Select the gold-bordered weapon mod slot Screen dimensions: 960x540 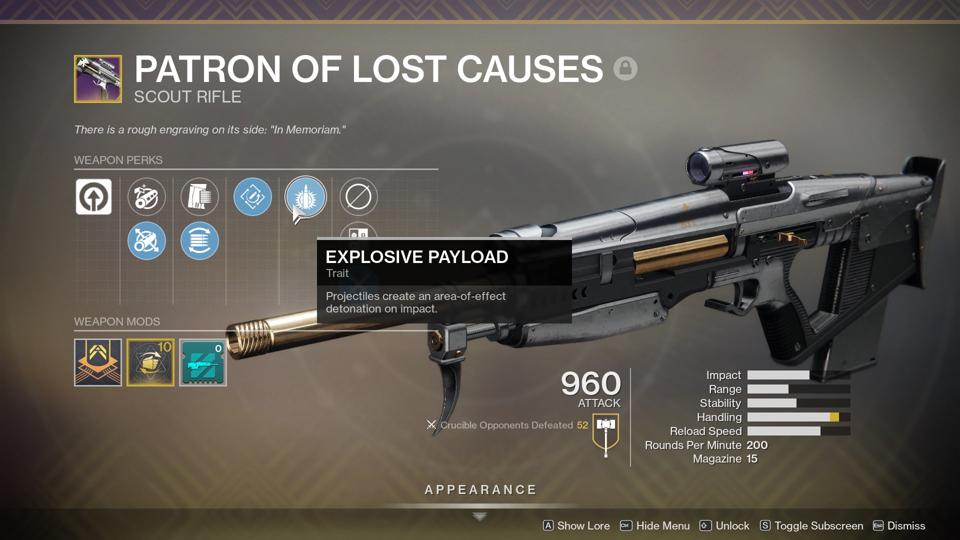pyautogui.click(x=151, y=362)
